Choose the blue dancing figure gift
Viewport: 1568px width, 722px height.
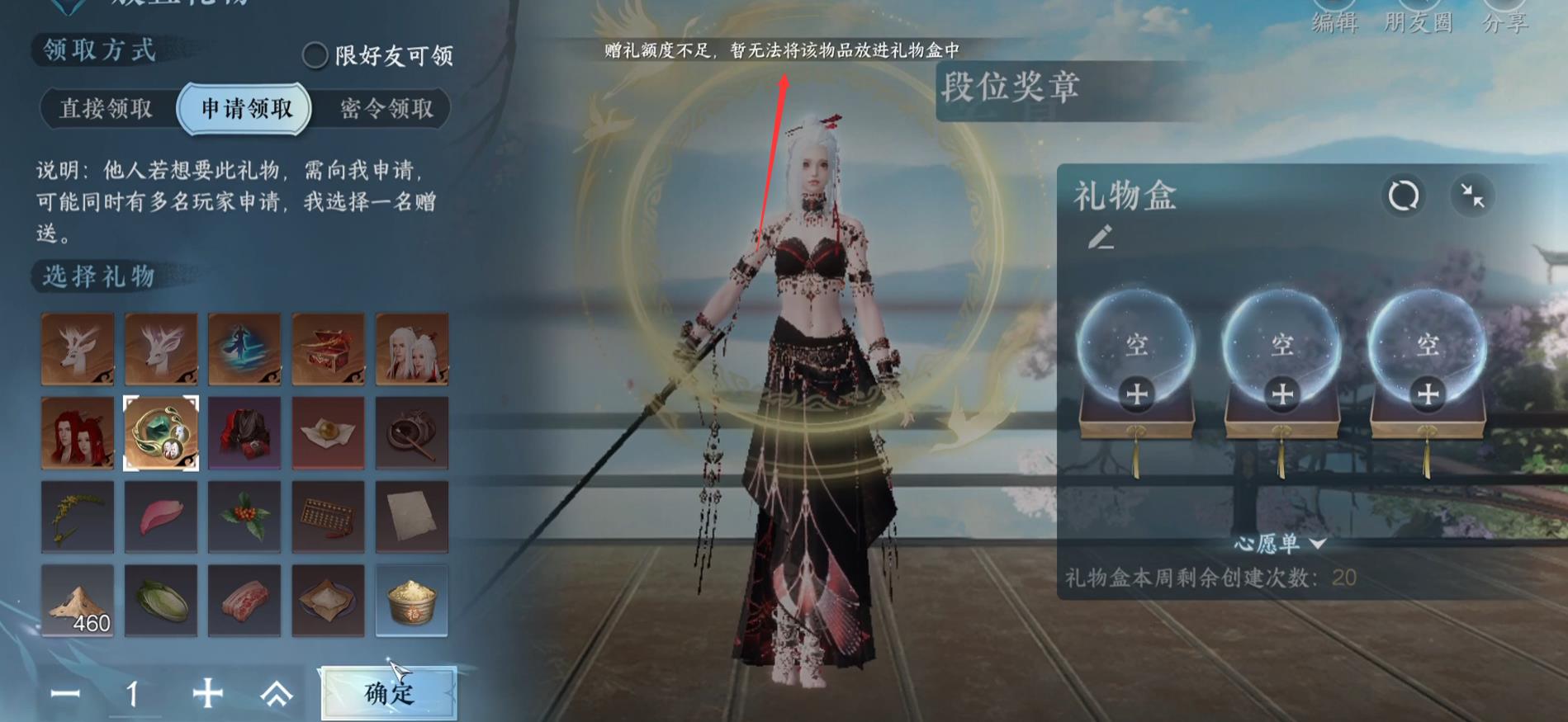click(244, 349)
